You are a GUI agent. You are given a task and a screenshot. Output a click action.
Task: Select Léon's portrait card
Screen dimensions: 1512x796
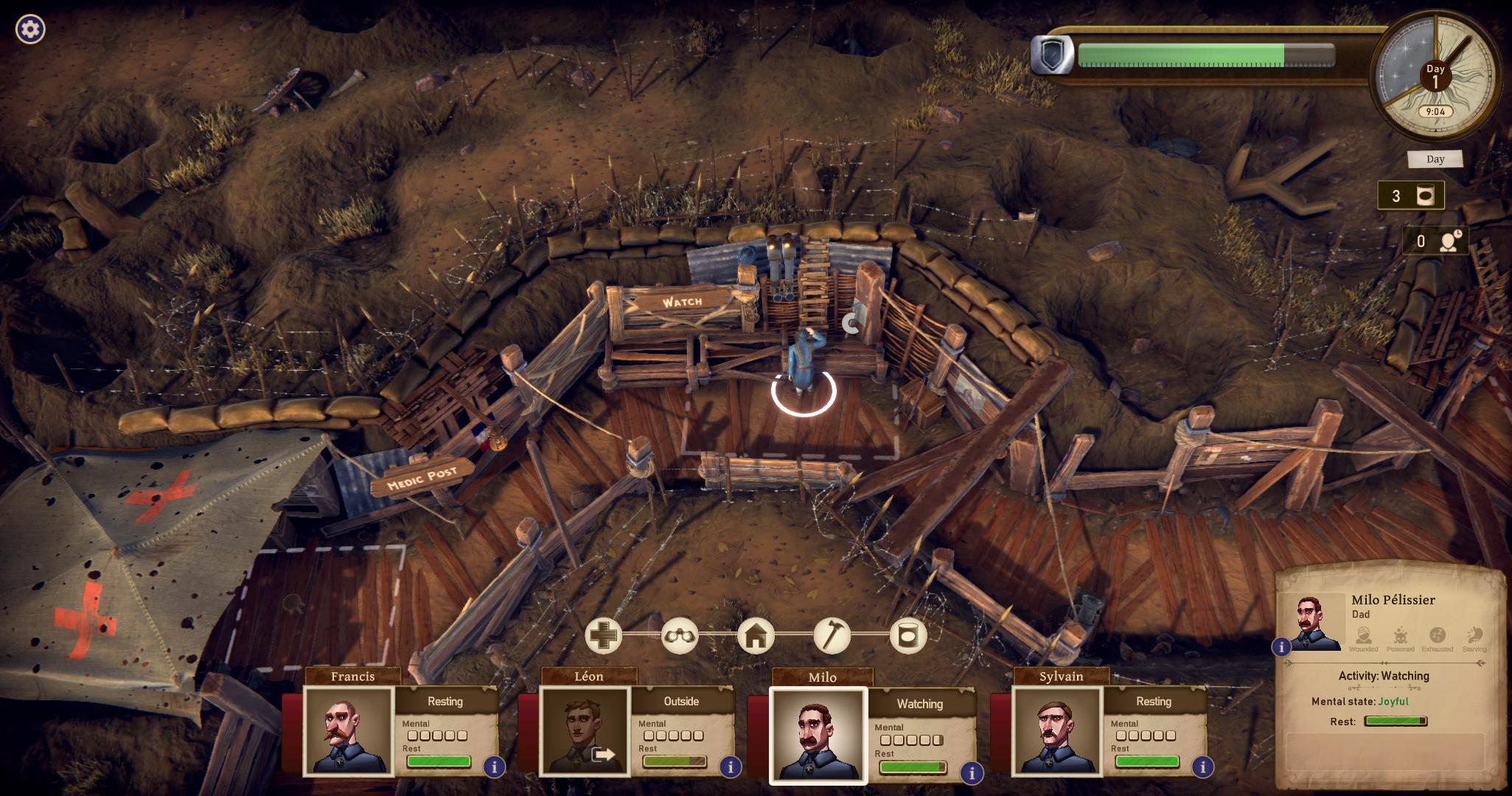coord(585,730)
